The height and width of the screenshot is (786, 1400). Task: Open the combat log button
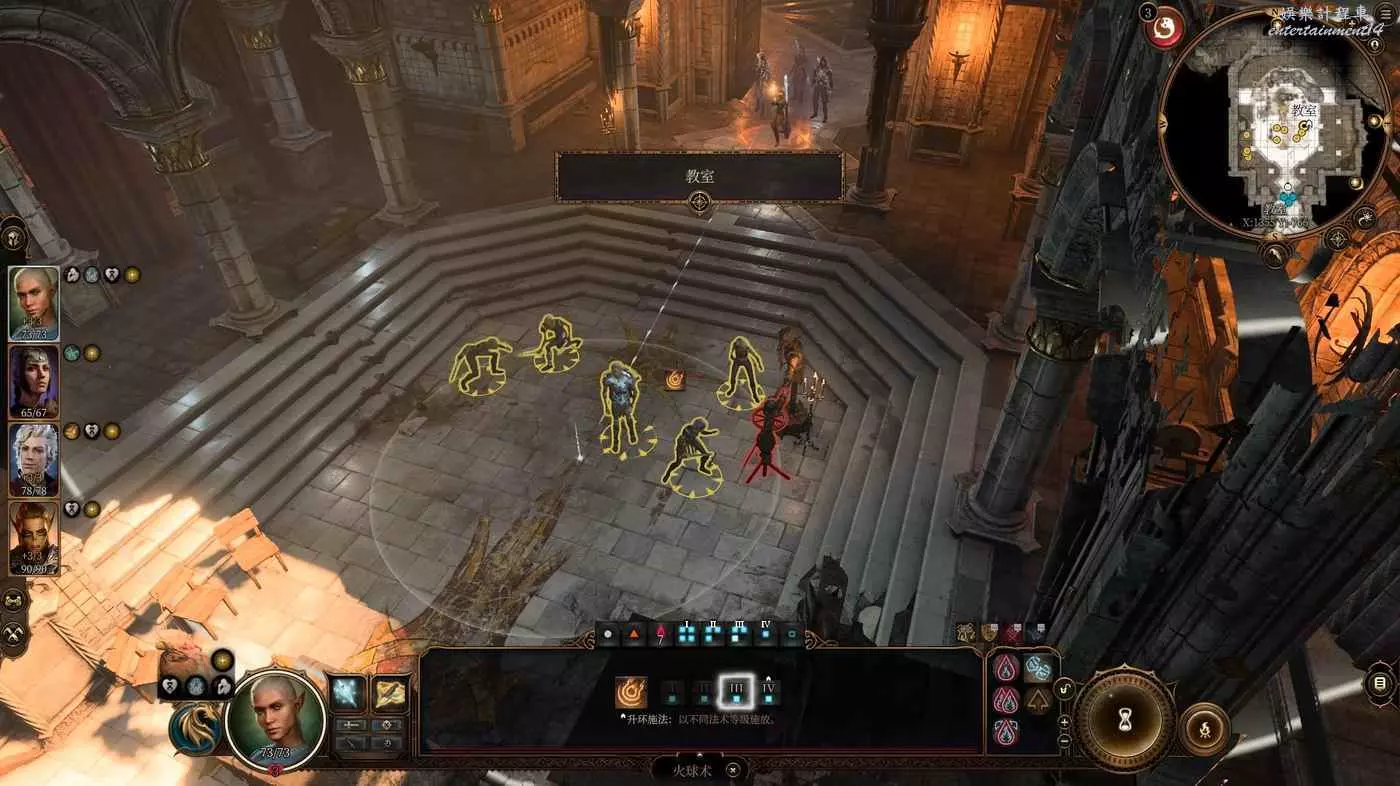click(x=1380, y=684)
